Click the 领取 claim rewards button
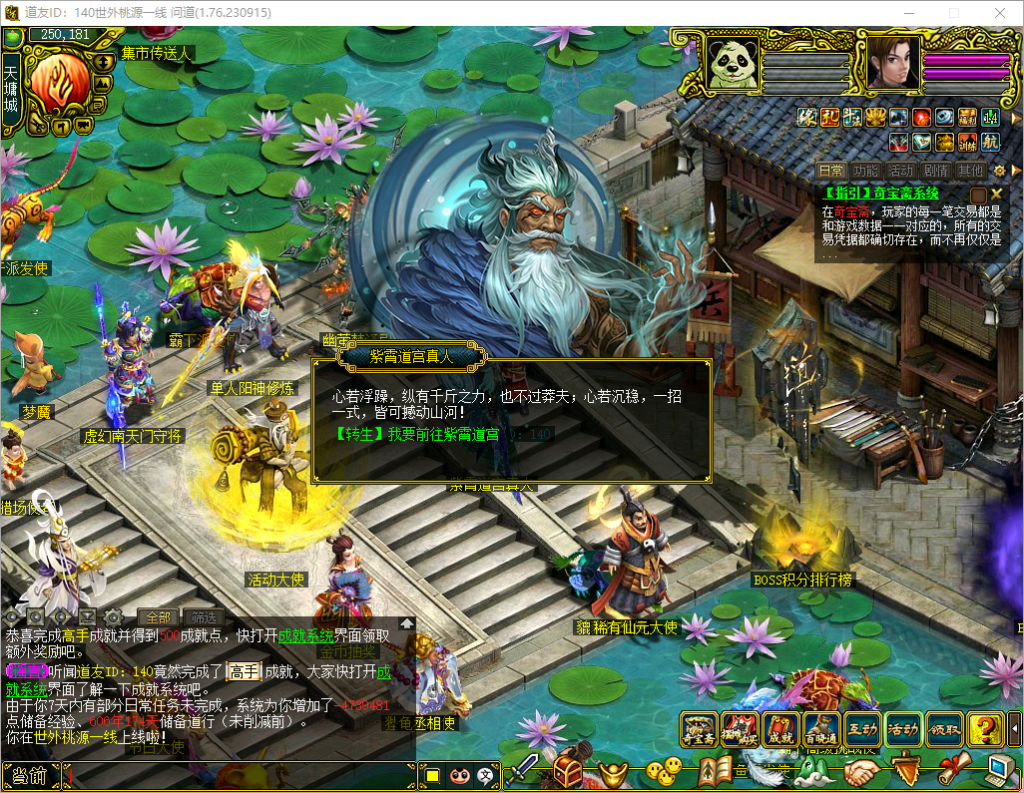This screenshot has width=1024, height=793. (944, 729)
